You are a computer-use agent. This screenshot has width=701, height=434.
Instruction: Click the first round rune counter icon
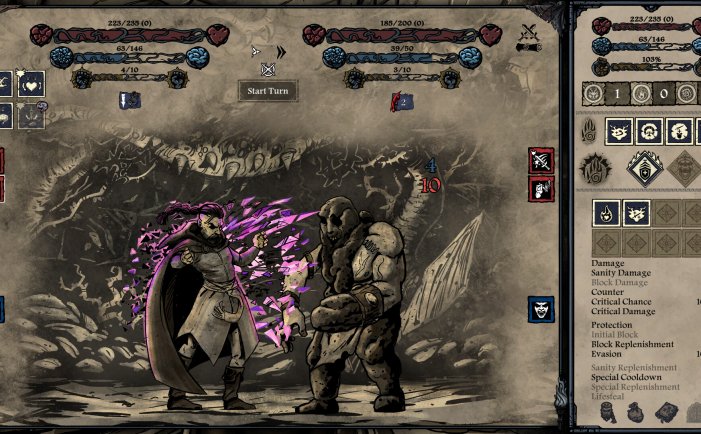point(592,96)
